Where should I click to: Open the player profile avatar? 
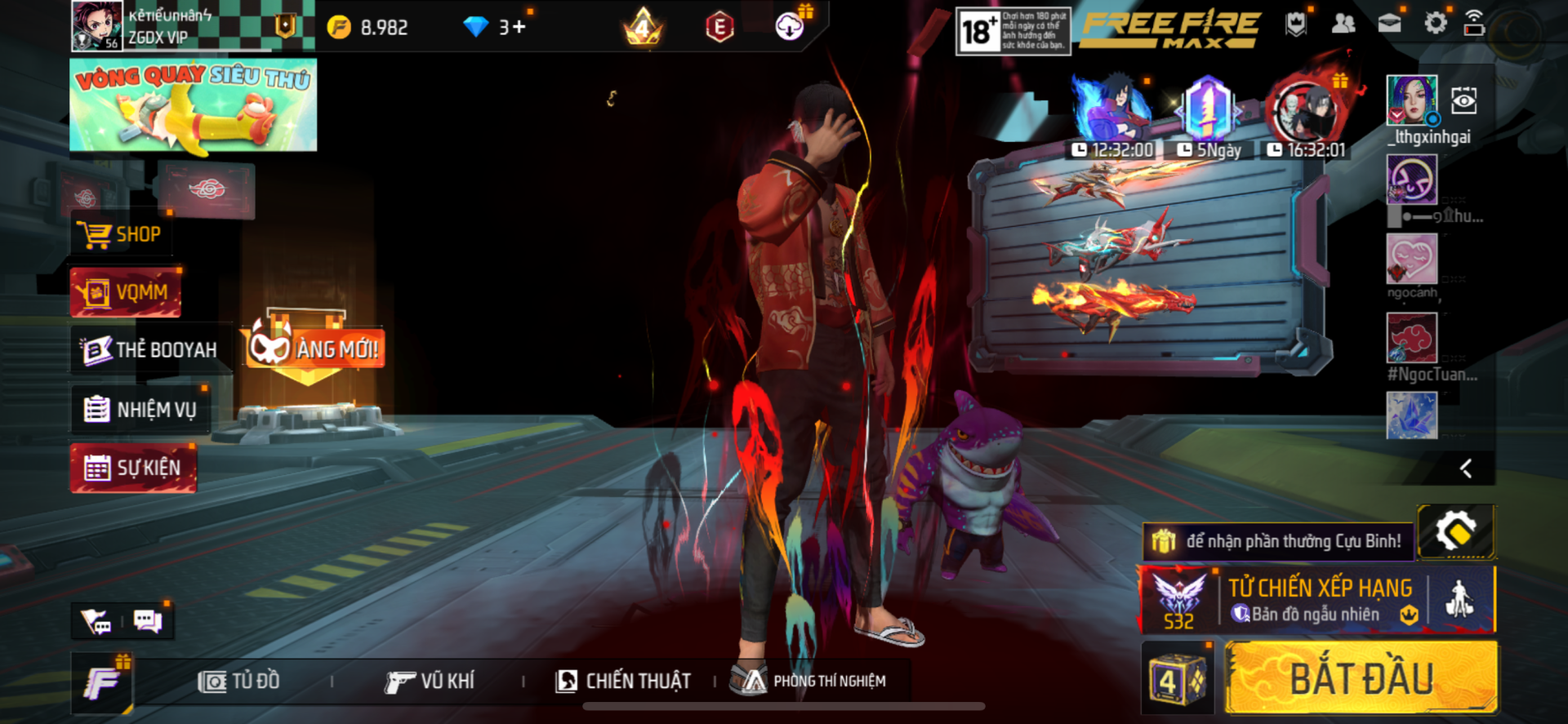point(96,26)
